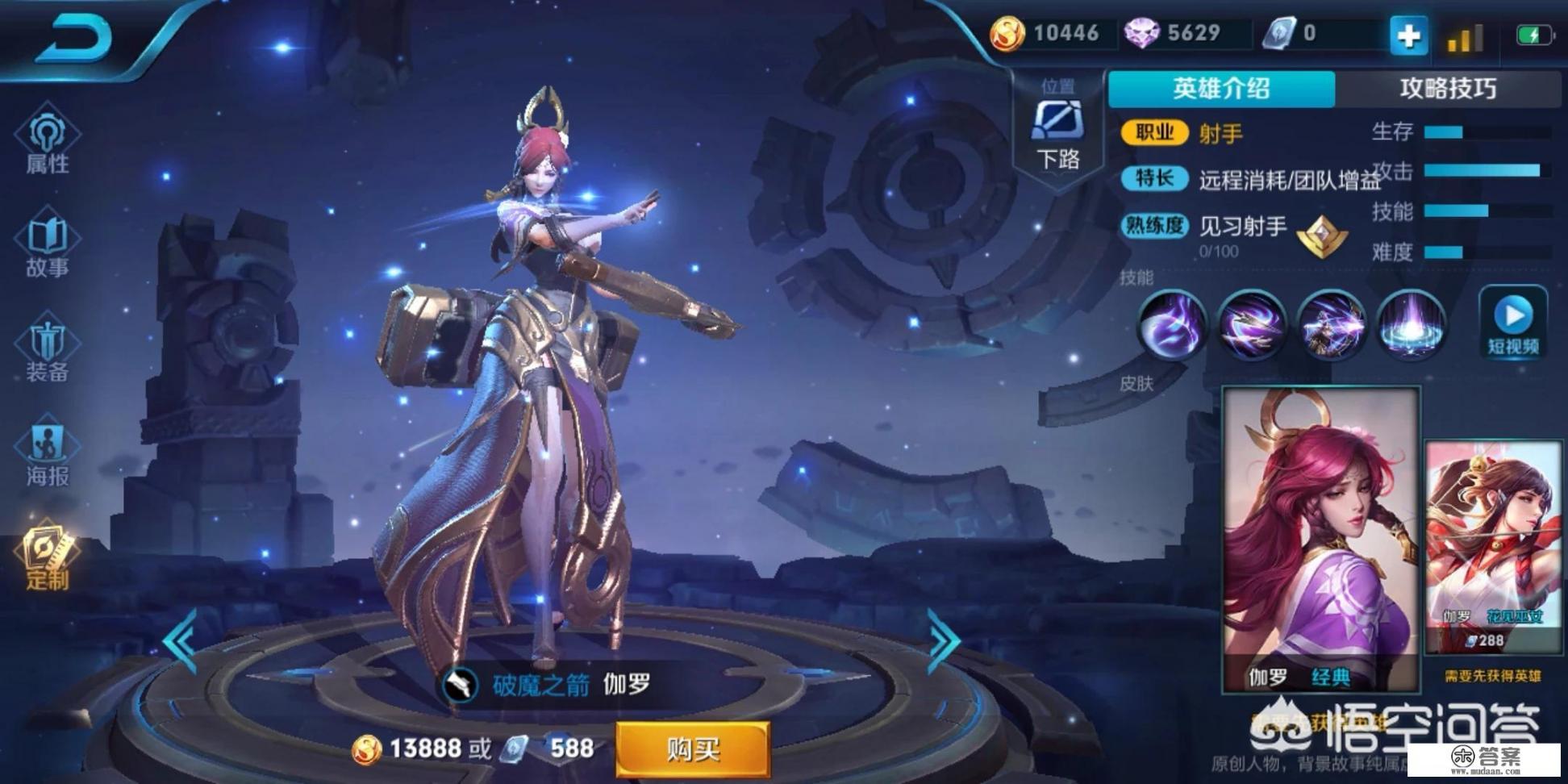View the 海报 poster
The width and height of the screenshot is (1568, 784).
(48, 454)
